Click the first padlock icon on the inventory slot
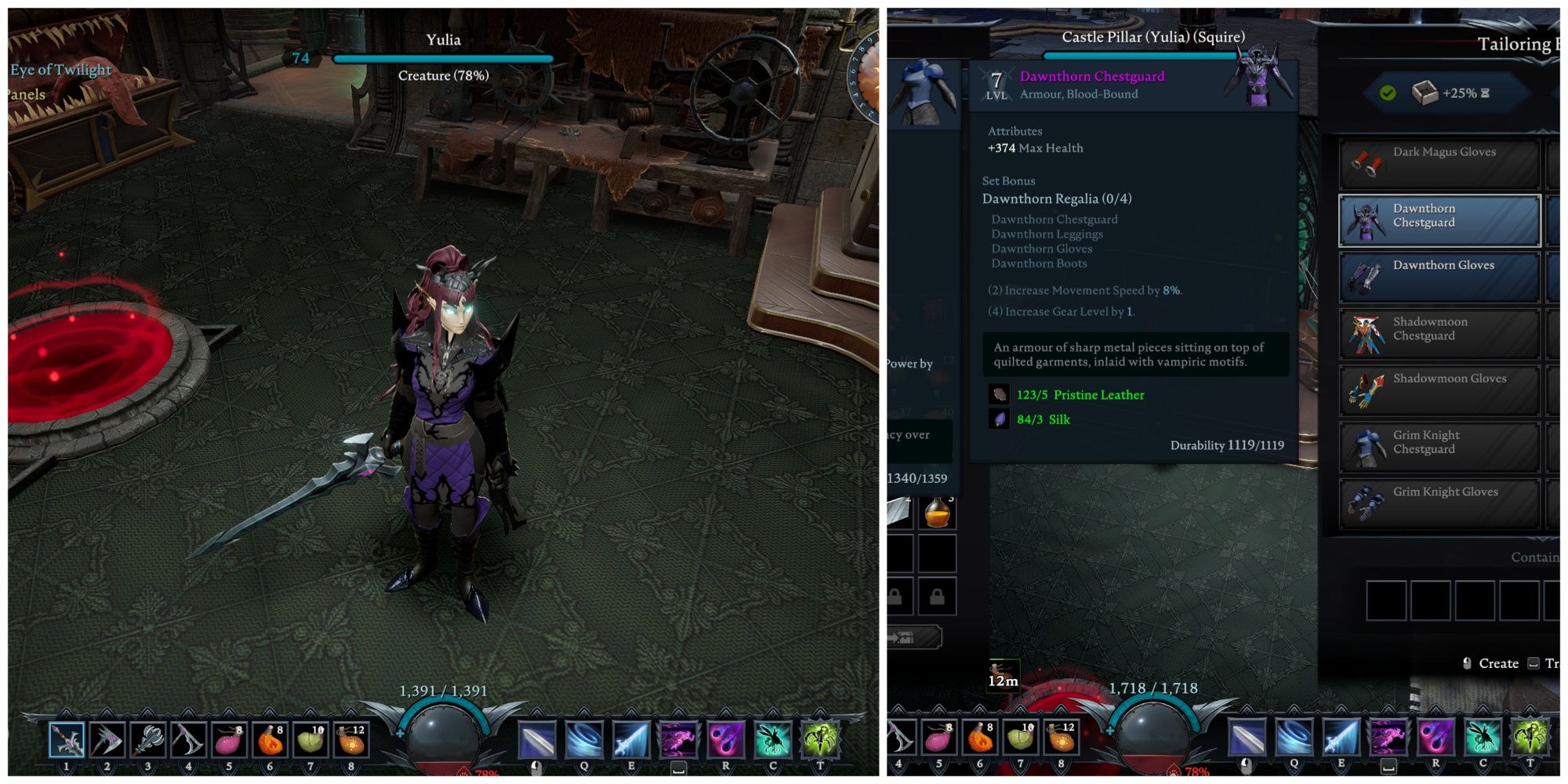This screenshot has height=784, width=1568. [895, 596]
